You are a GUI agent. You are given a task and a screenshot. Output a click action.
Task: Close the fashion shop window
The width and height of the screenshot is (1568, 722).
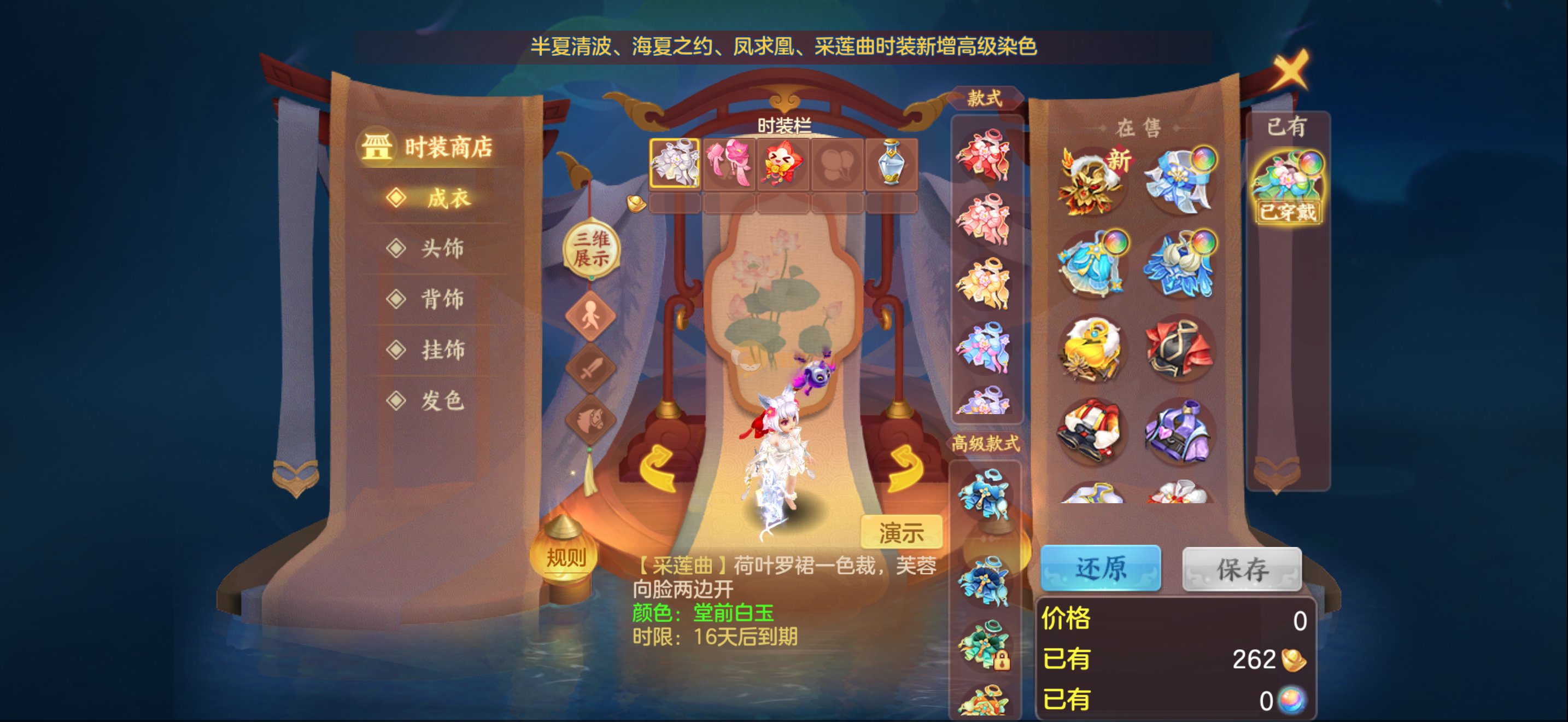pos(1290,69)
